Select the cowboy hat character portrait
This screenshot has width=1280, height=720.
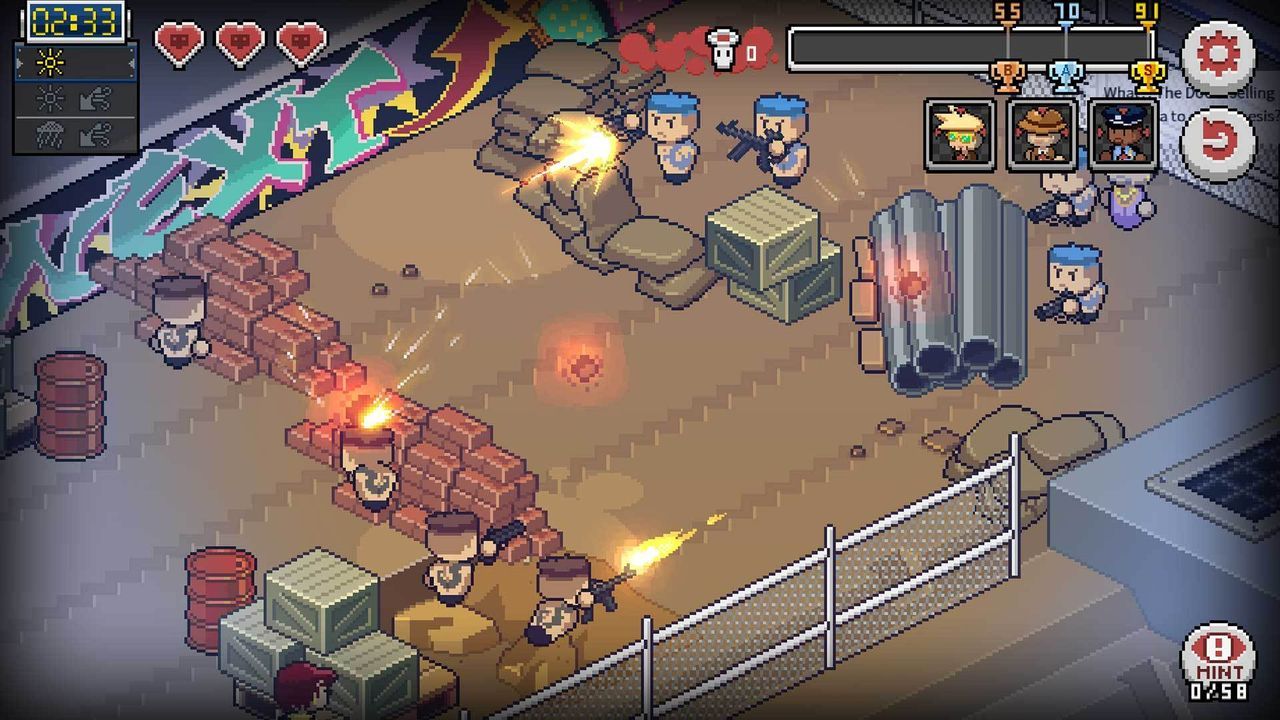pyautogui.click(x=1044, y=134)
